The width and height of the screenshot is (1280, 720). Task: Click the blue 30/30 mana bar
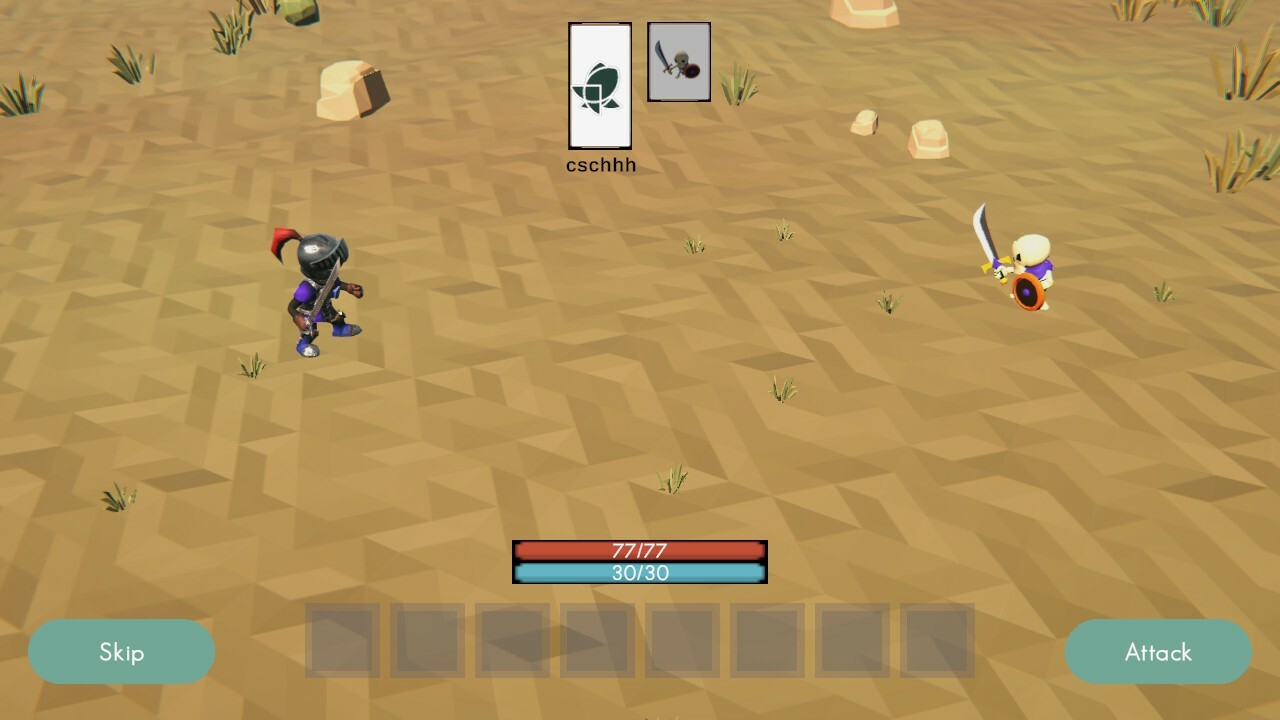(x=639, y=573)
